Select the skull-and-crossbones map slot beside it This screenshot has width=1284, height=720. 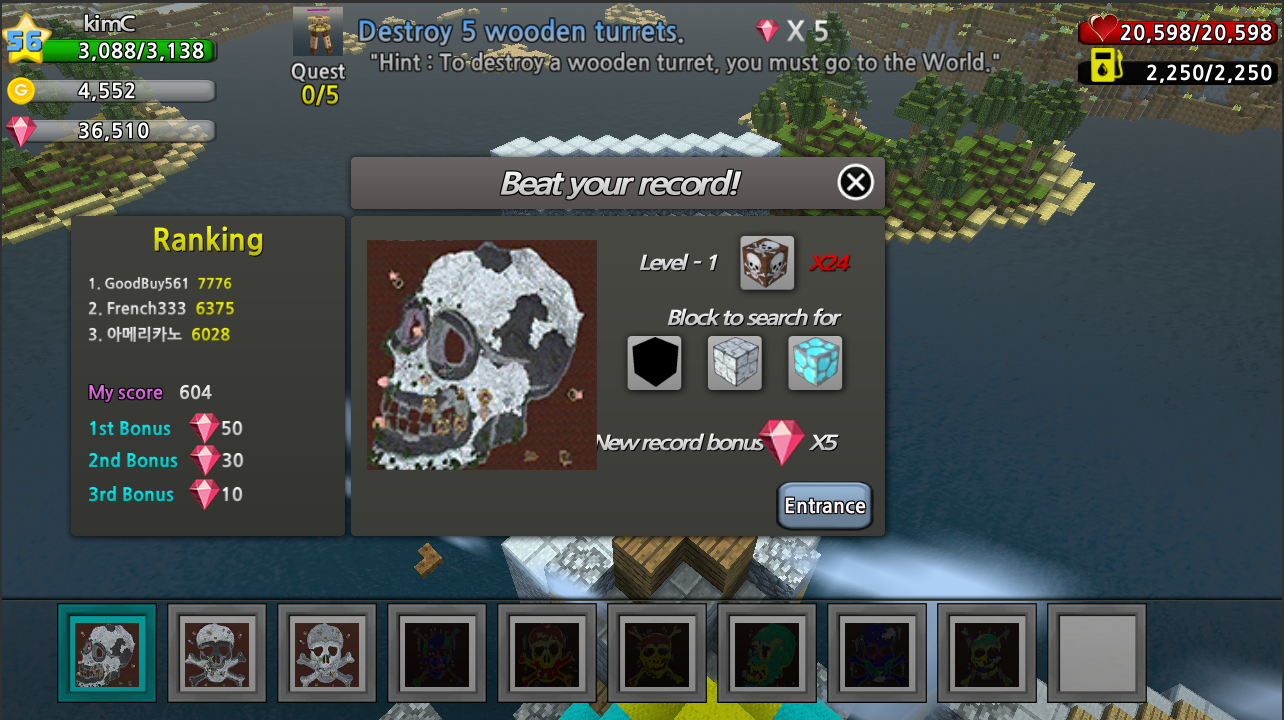tap(216, 654)
